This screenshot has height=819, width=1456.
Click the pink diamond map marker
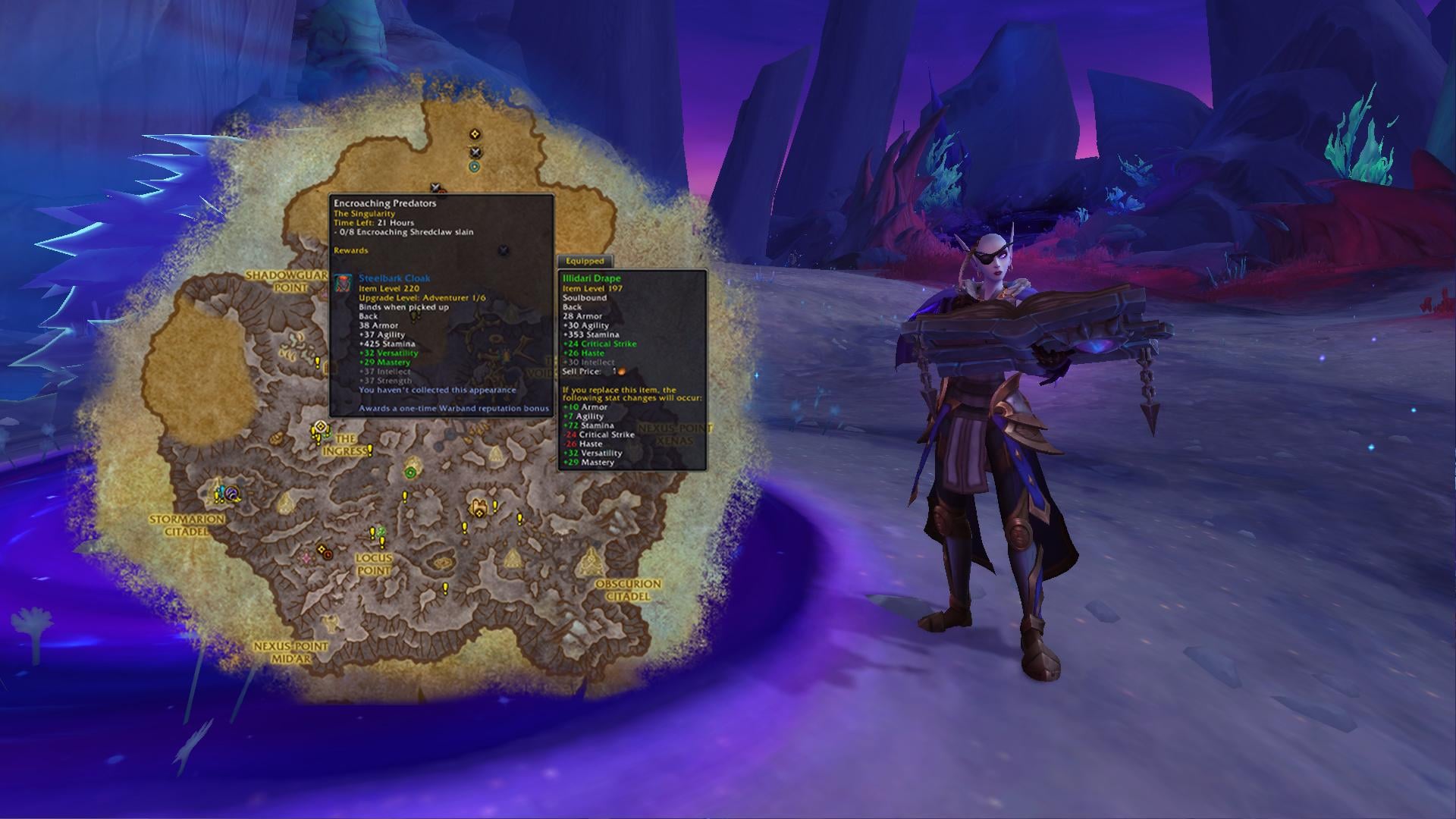point(306,557)
